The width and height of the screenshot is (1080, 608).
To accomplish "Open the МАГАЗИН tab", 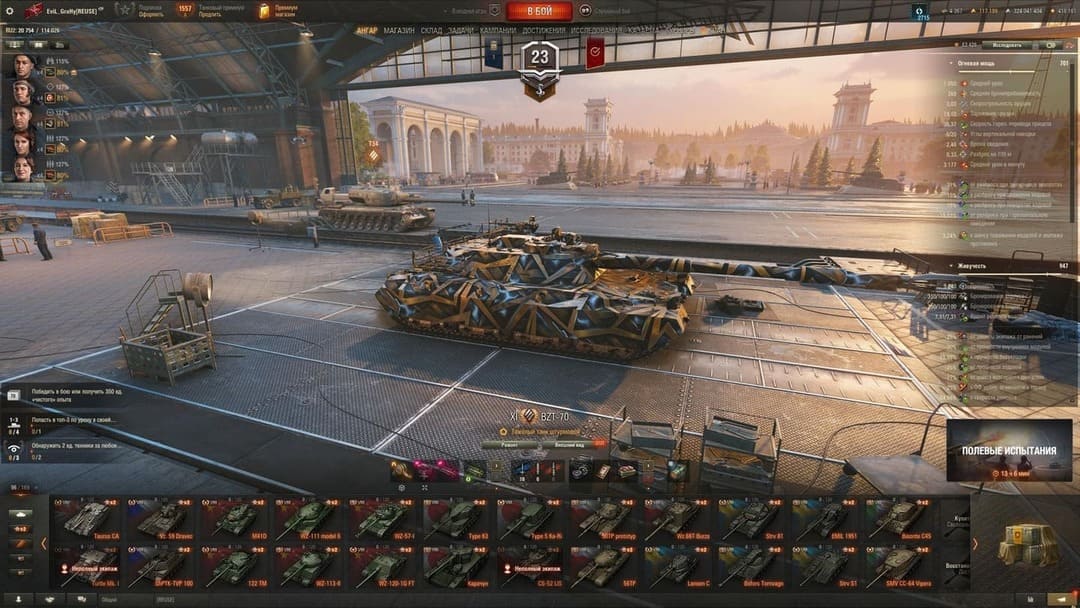I will (399, 31).
